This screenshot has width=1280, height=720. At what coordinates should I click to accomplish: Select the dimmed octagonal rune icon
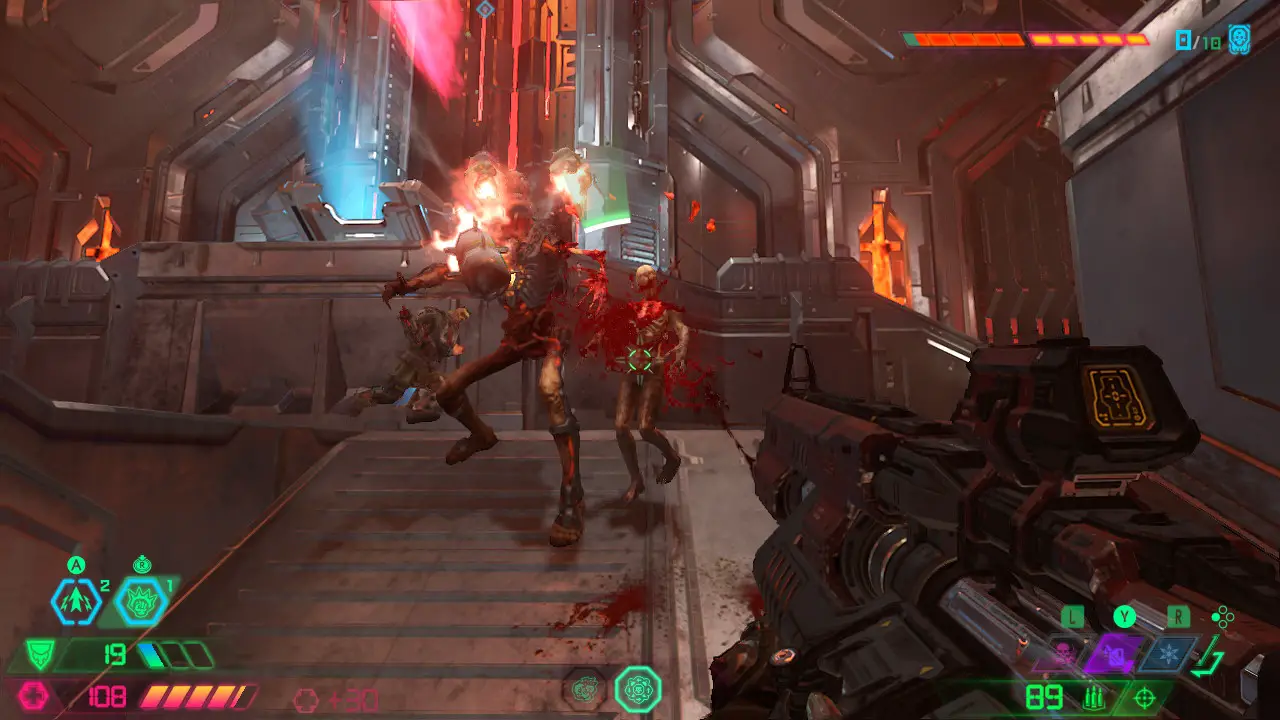tap(583, 689)
